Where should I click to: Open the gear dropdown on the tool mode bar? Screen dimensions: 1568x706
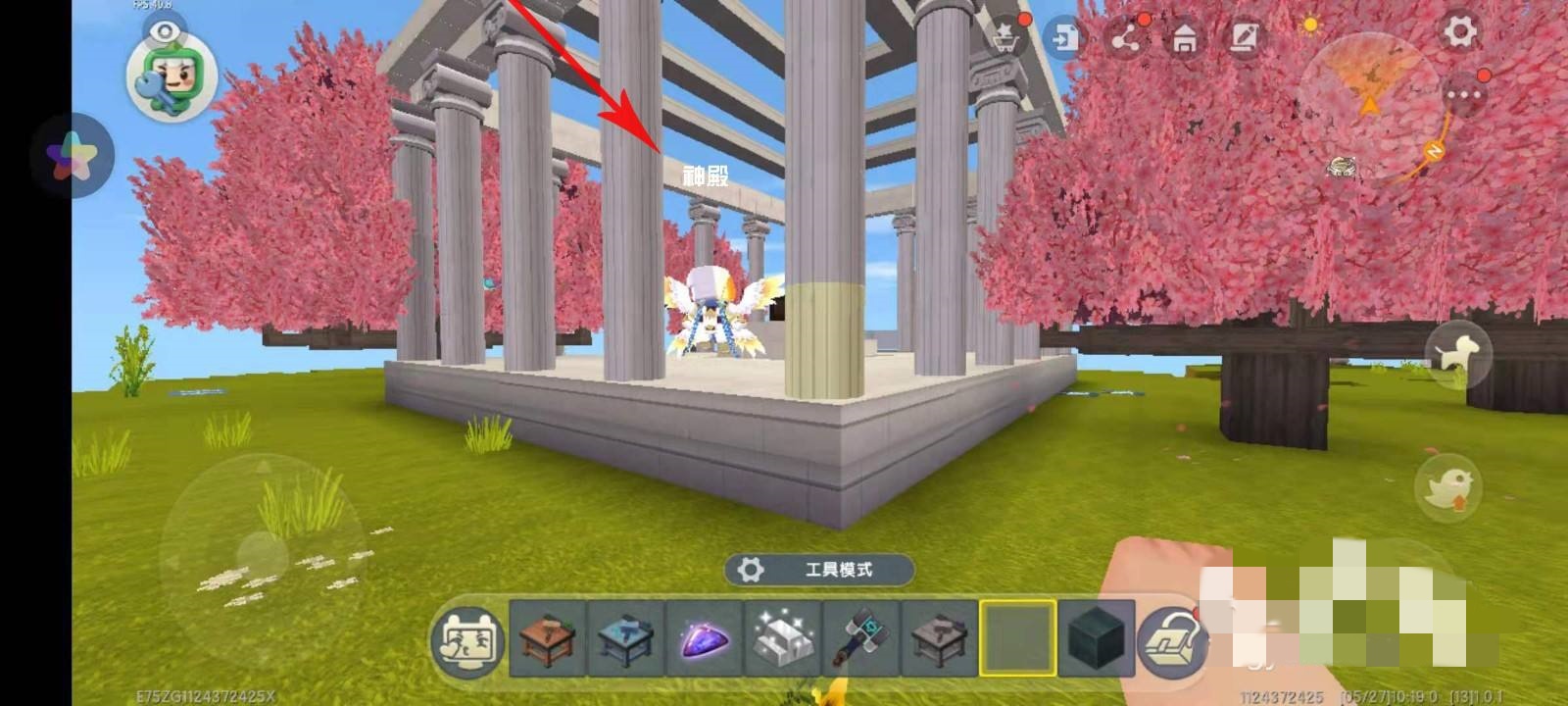(750, 567)
